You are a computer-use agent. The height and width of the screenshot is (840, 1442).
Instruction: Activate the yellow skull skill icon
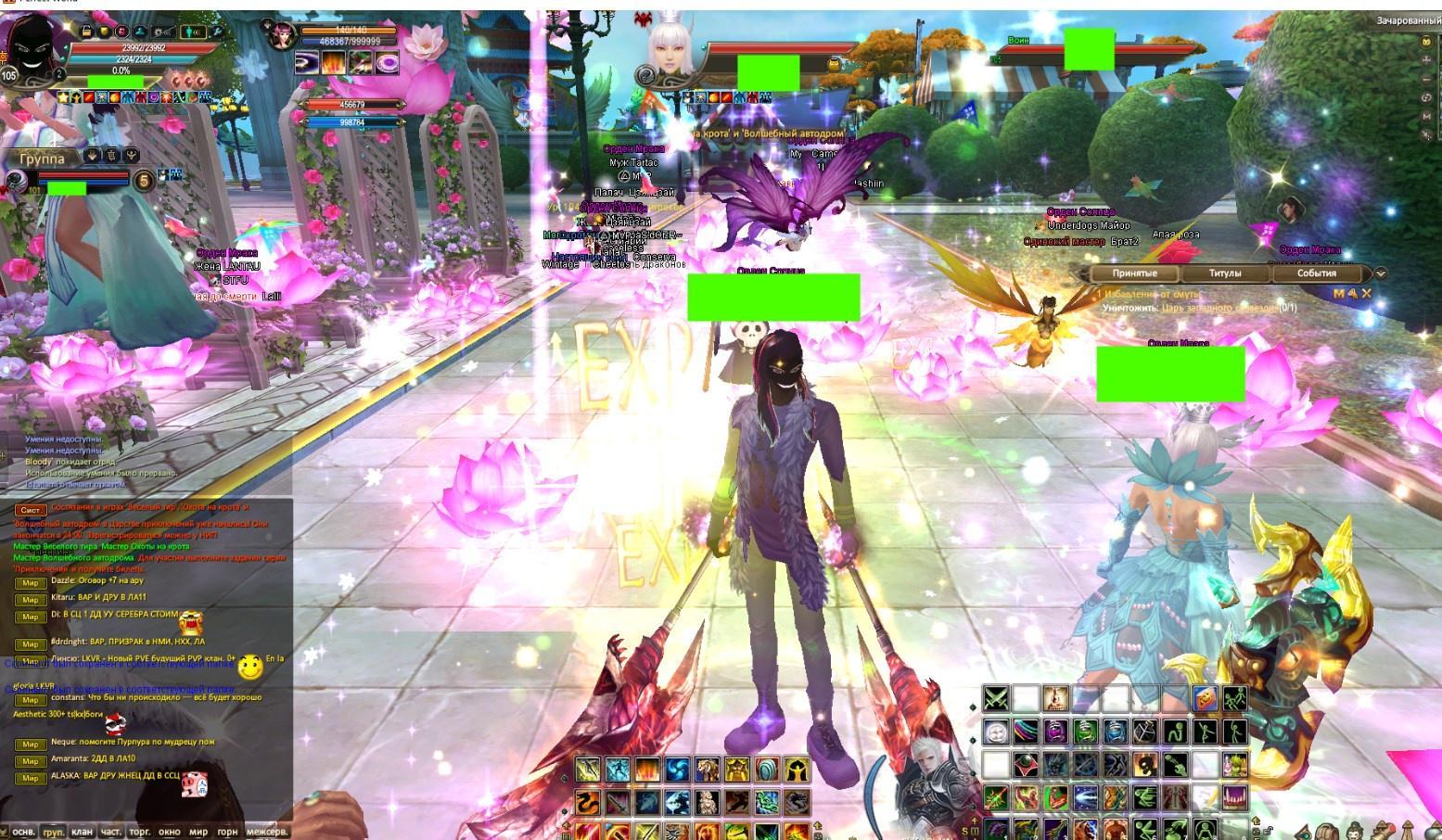pyautogui.click(x=1145, y=765)
